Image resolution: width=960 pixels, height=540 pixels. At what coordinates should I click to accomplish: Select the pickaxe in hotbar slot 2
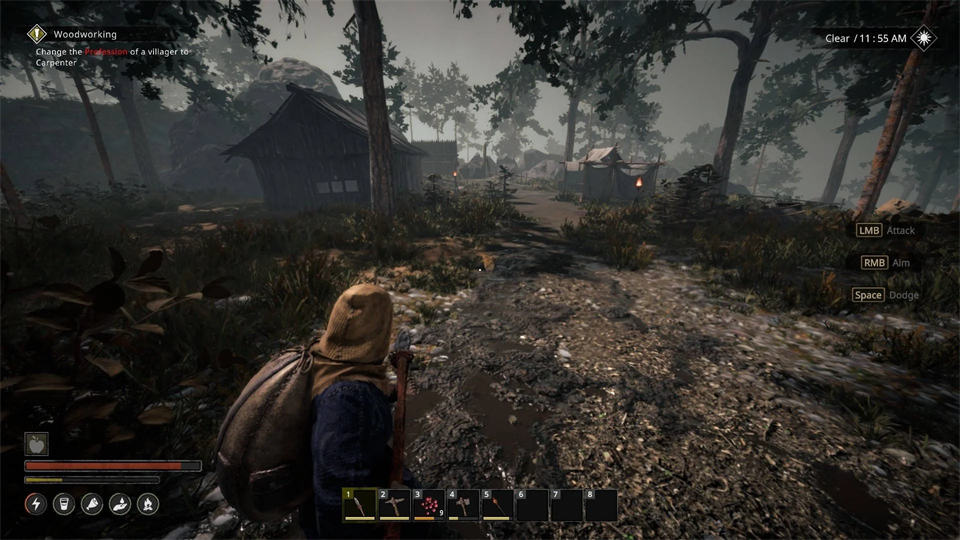(393, 505)
